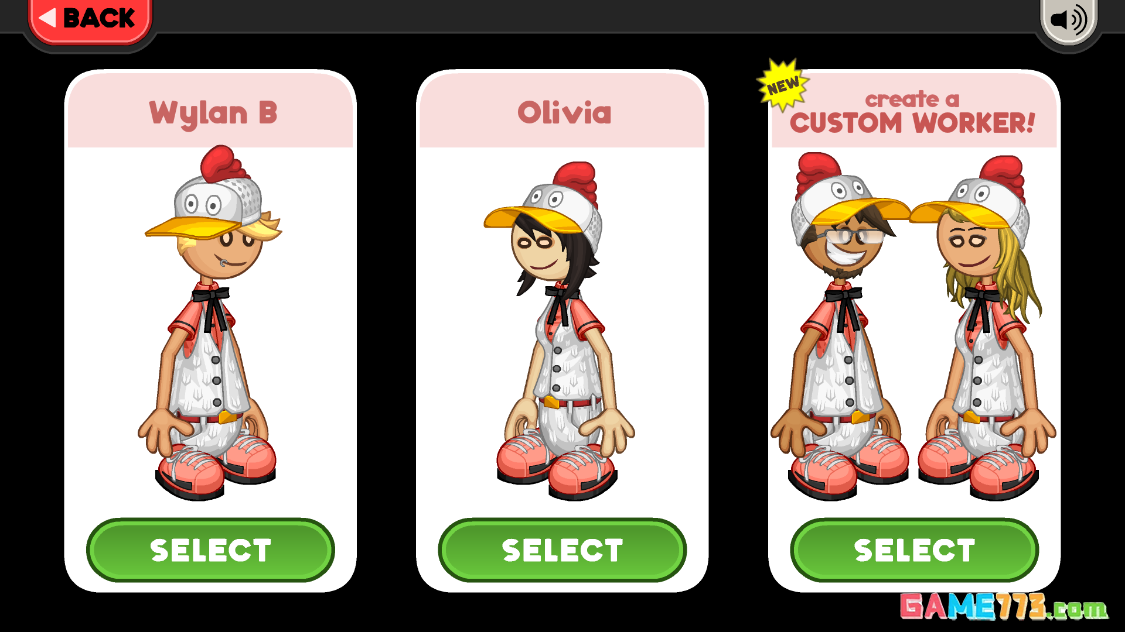The width and height of the screenshot is (1125, 632).
Task: Choose Select under Olivia
Action: pyautogui.click(x=562, y=550)
